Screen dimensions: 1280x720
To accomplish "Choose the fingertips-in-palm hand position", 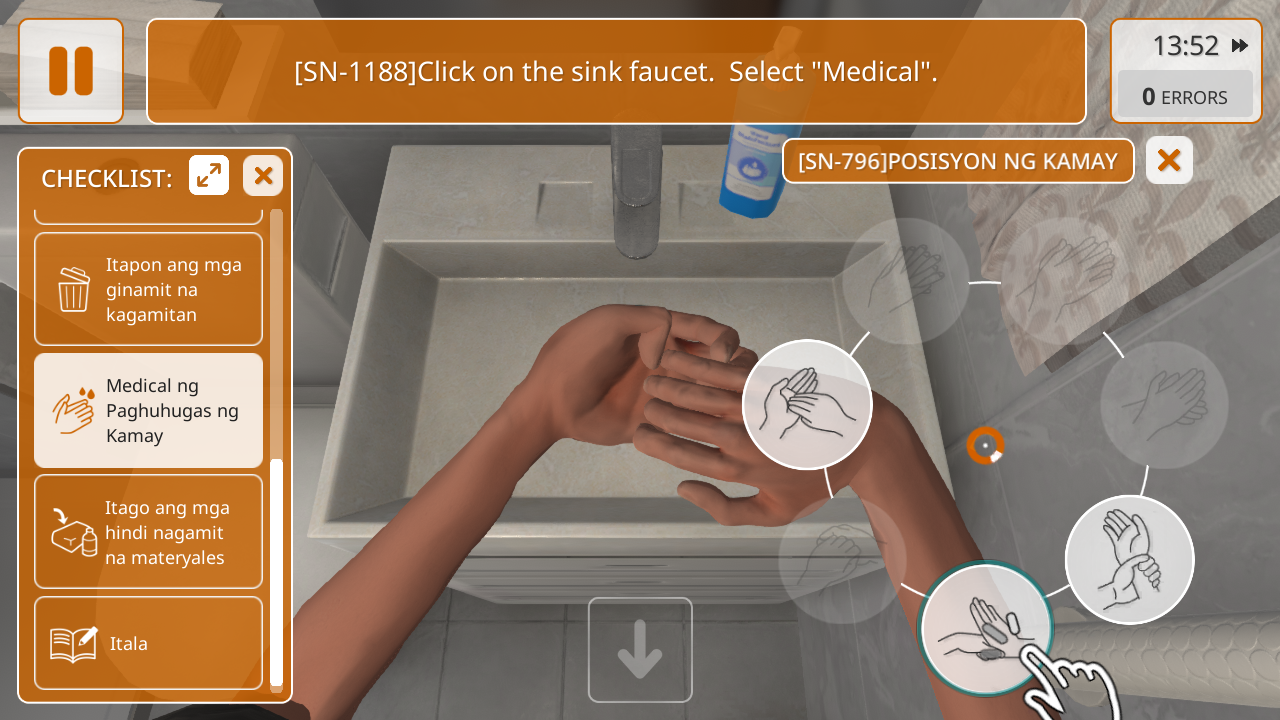I will pyautogui.click(x=807, y=404).
